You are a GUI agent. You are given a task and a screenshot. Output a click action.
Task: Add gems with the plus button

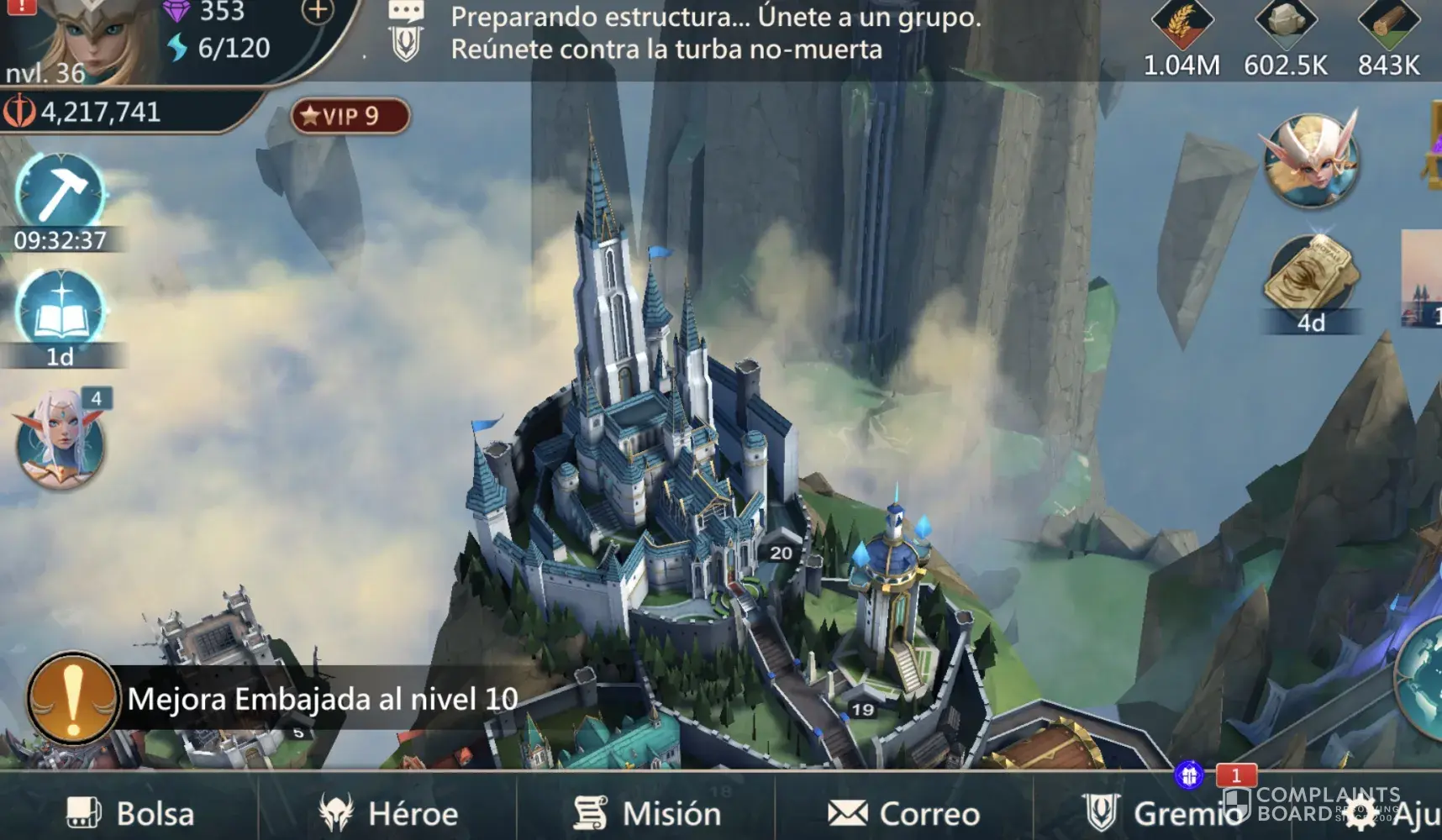318,12
